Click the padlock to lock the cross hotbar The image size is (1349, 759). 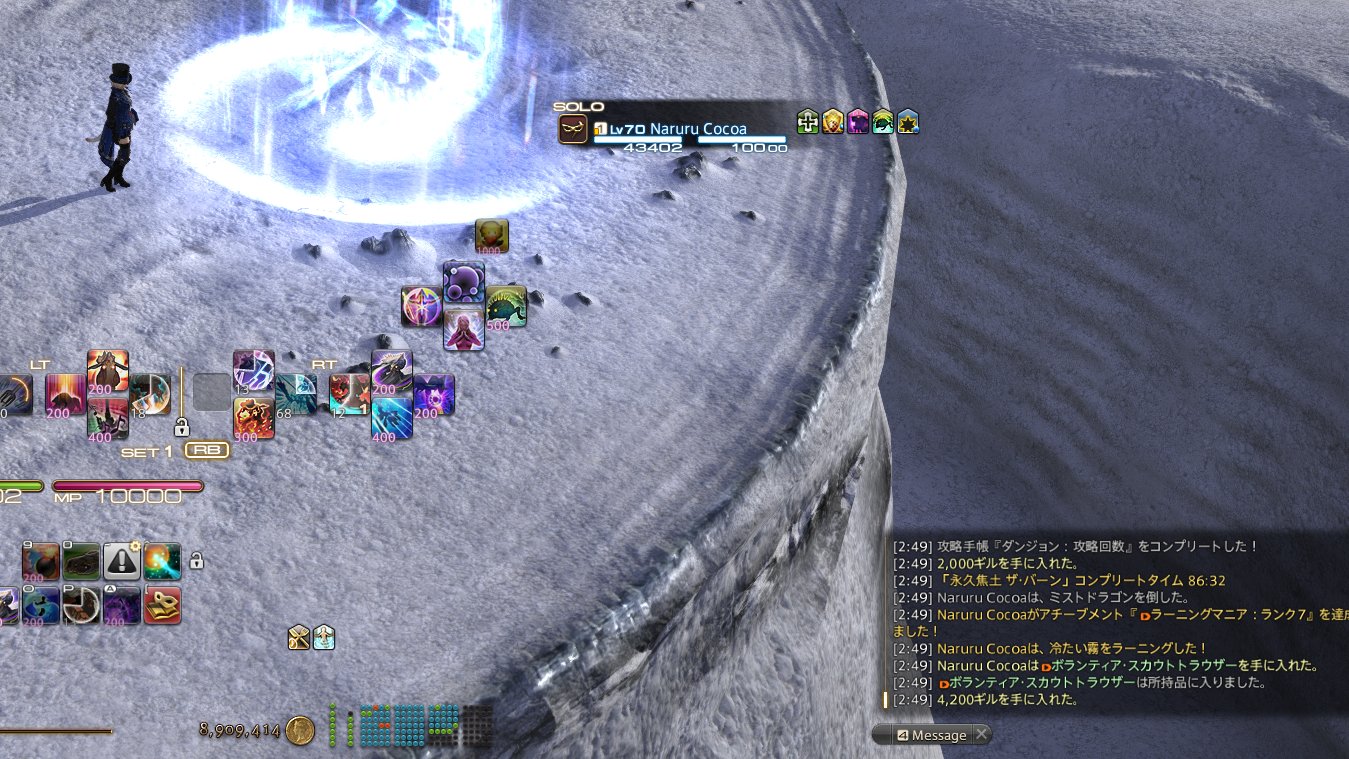(182, 428)
